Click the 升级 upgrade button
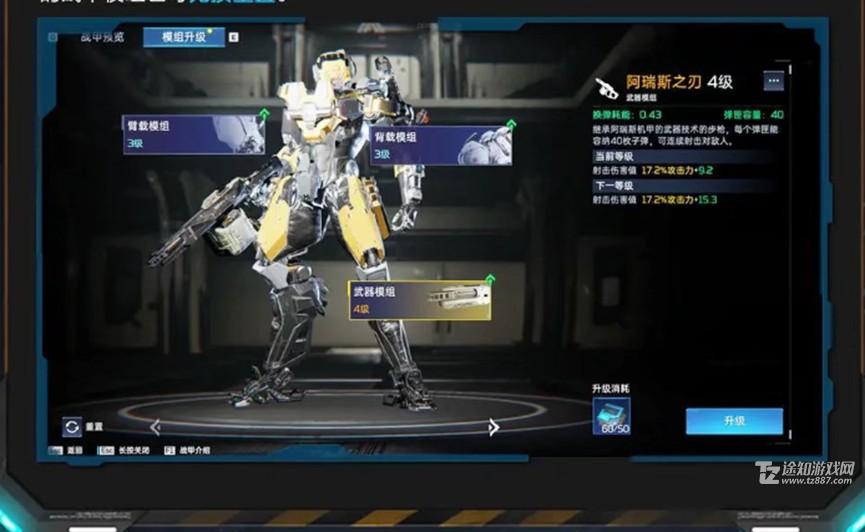865x532 pixels. tap(734, 421)
